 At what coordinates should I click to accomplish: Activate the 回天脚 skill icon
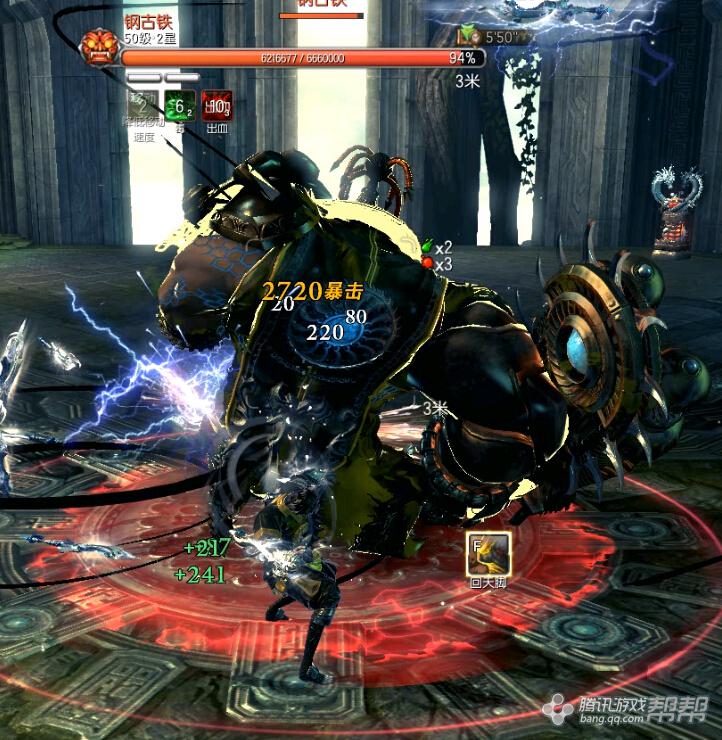pyautogui.click(x=490, y=553)
